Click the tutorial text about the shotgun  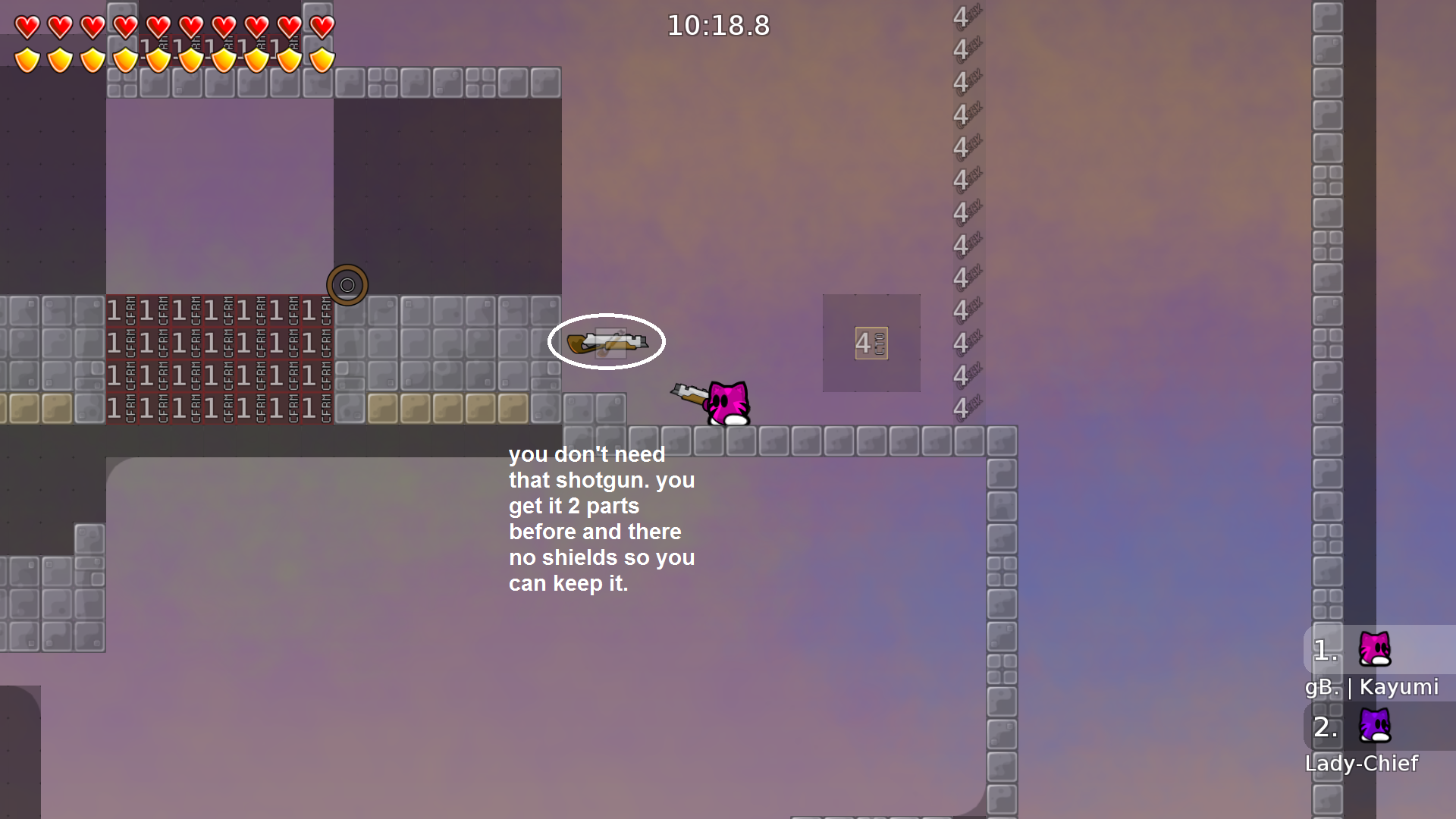pyautogui.click(x=601, y=519)
